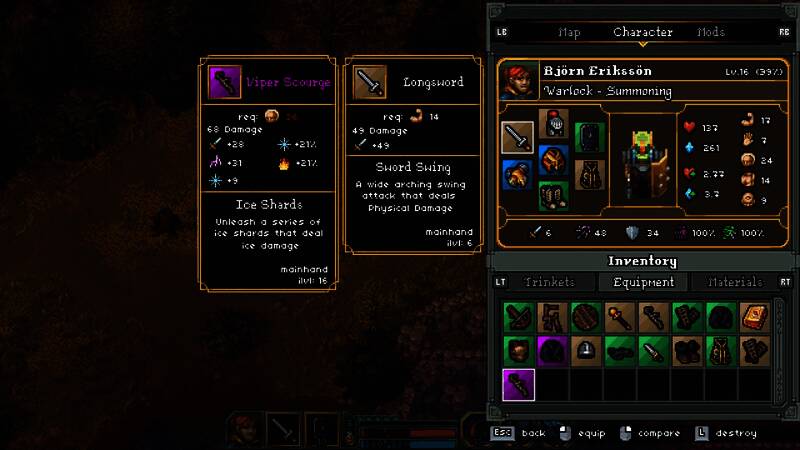Viewport: 800px width, 450px height.
Task: Select the equipped green boots slot
Action: (553, 195)
